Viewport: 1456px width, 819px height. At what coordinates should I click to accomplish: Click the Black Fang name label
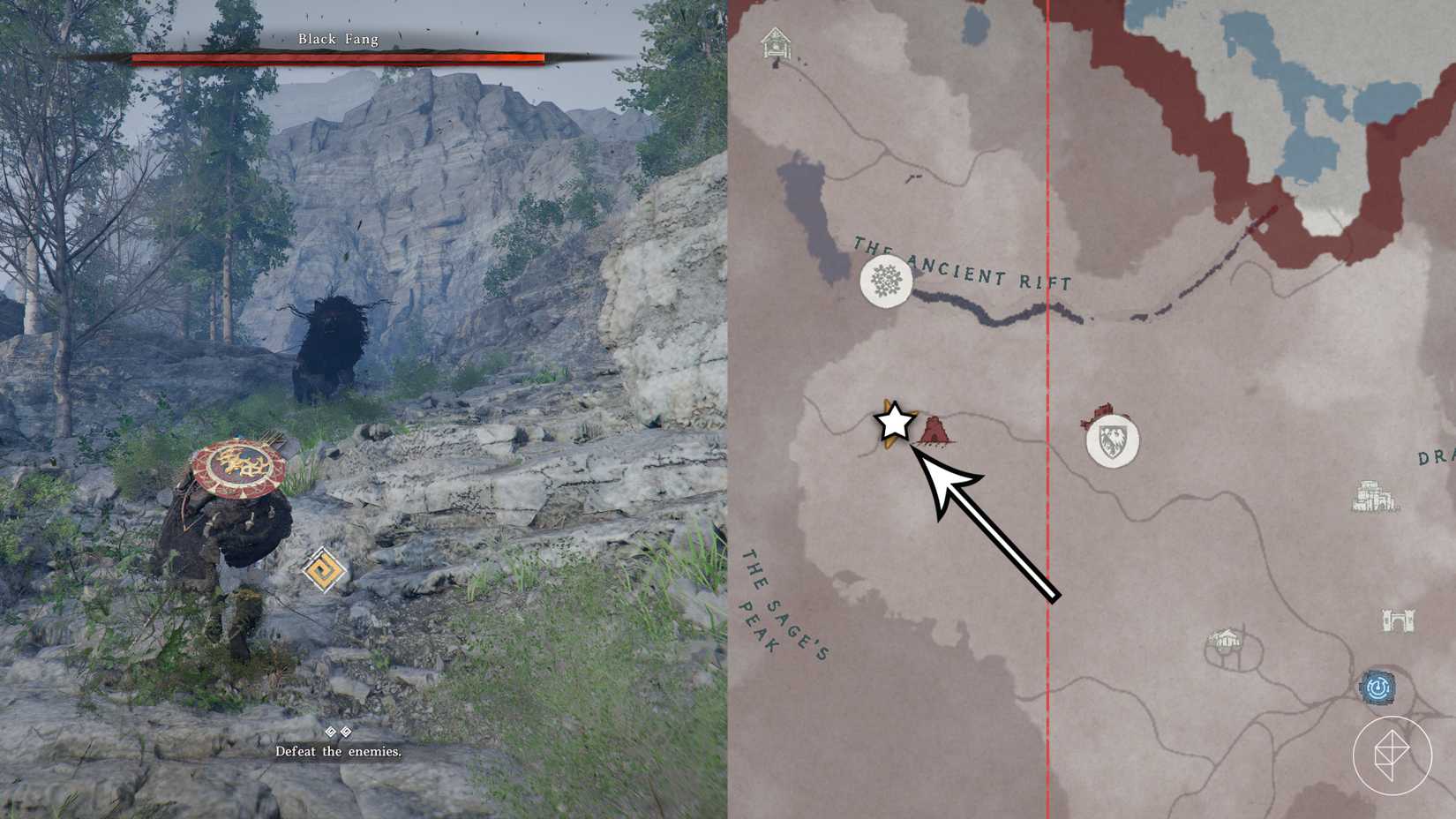click(x=339, y=38)
